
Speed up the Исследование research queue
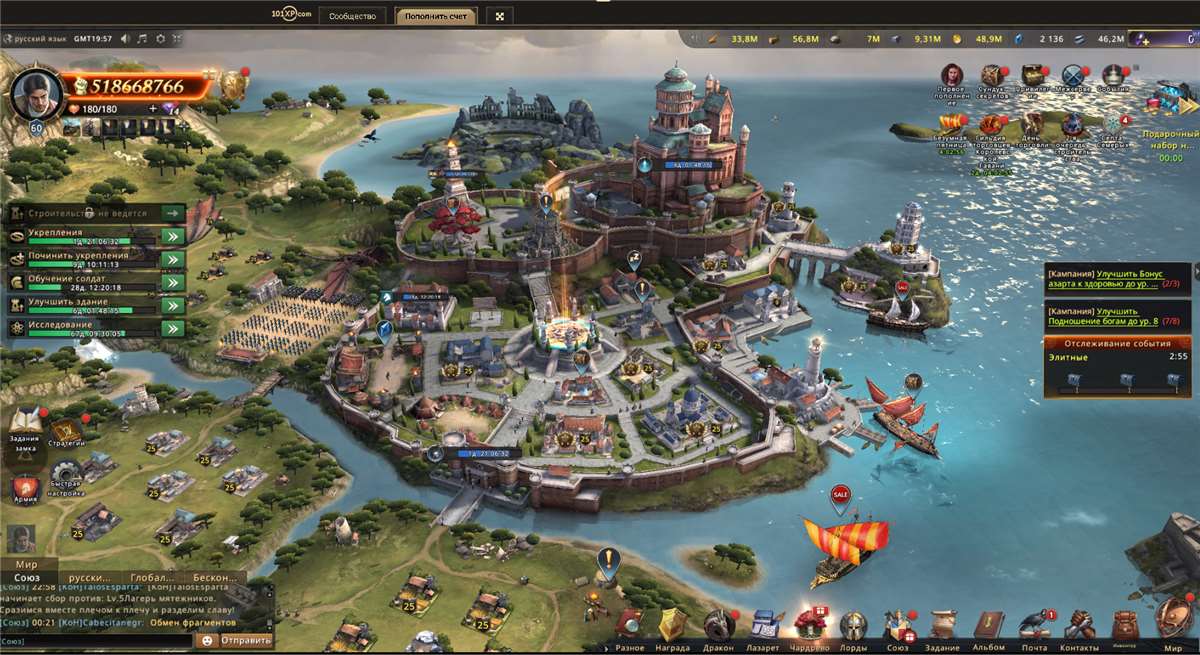[x=173, y=328]
